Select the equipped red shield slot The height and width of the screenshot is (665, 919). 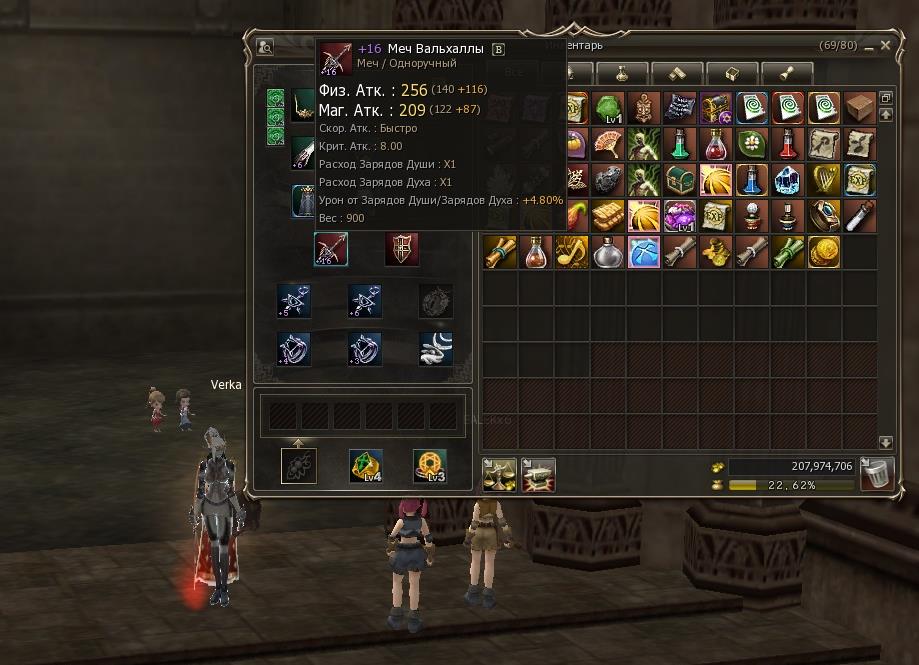pos(402,249)
